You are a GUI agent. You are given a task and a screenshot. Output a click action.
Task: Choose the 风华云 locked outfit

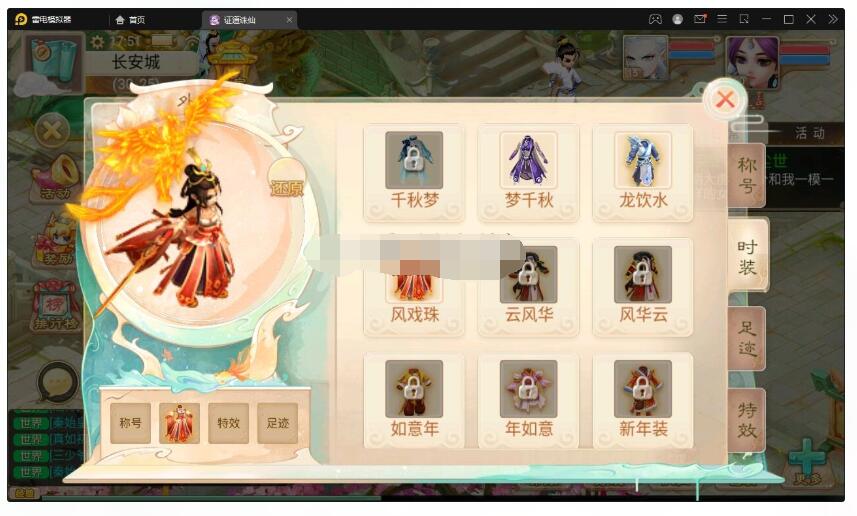(642, 286)
